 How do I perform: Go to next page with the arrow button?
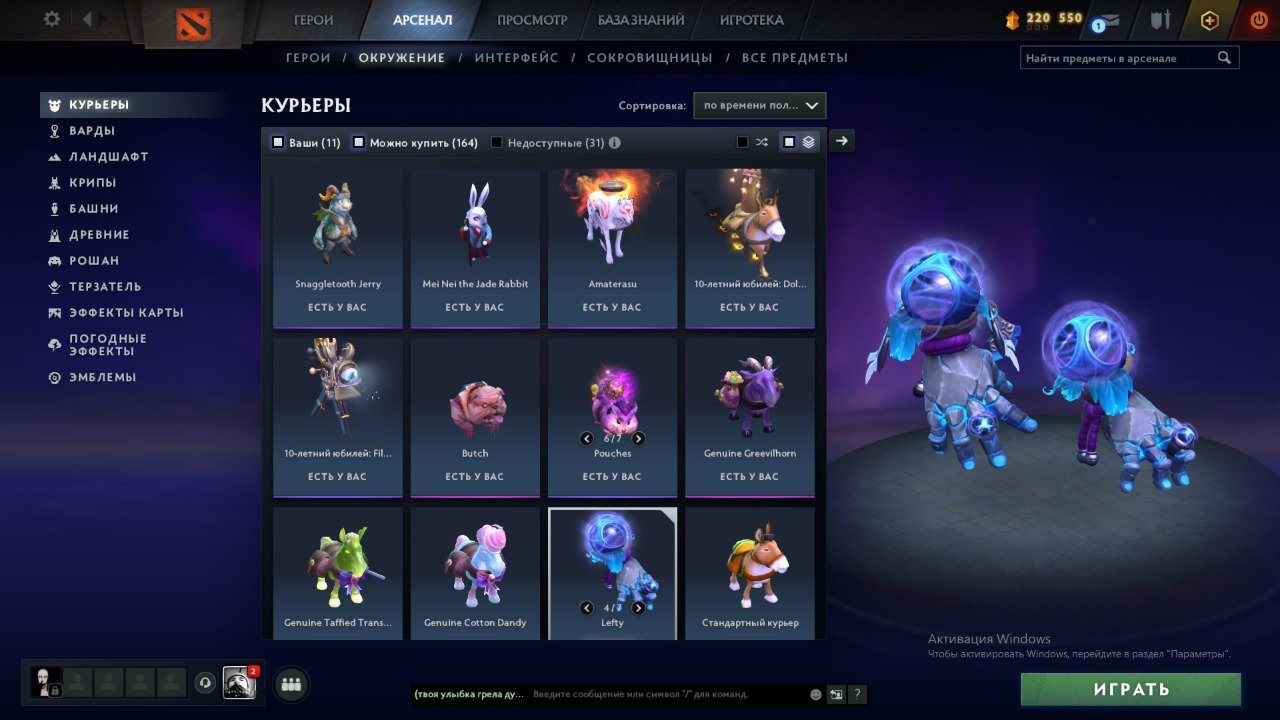pos(841,141)
